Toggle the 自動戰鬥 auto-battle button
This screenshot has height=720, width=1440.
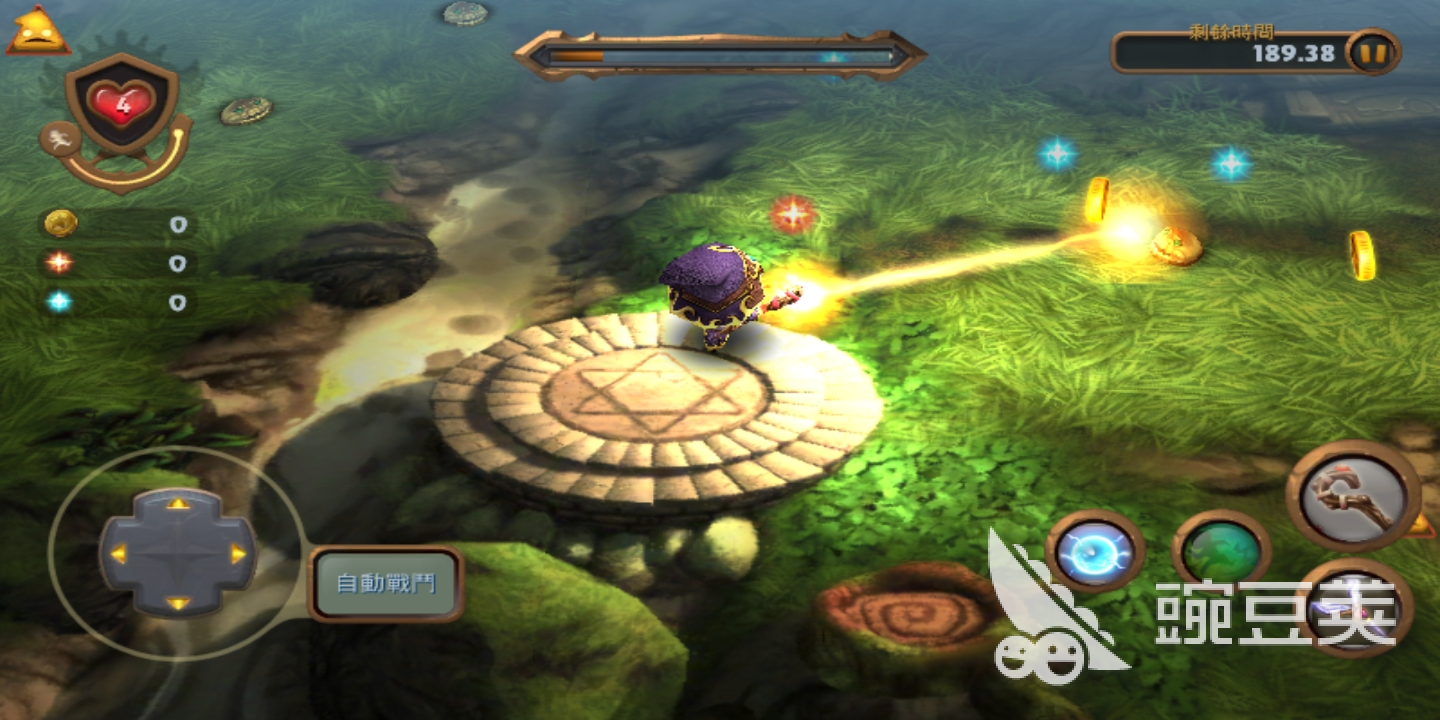(386, 583)
